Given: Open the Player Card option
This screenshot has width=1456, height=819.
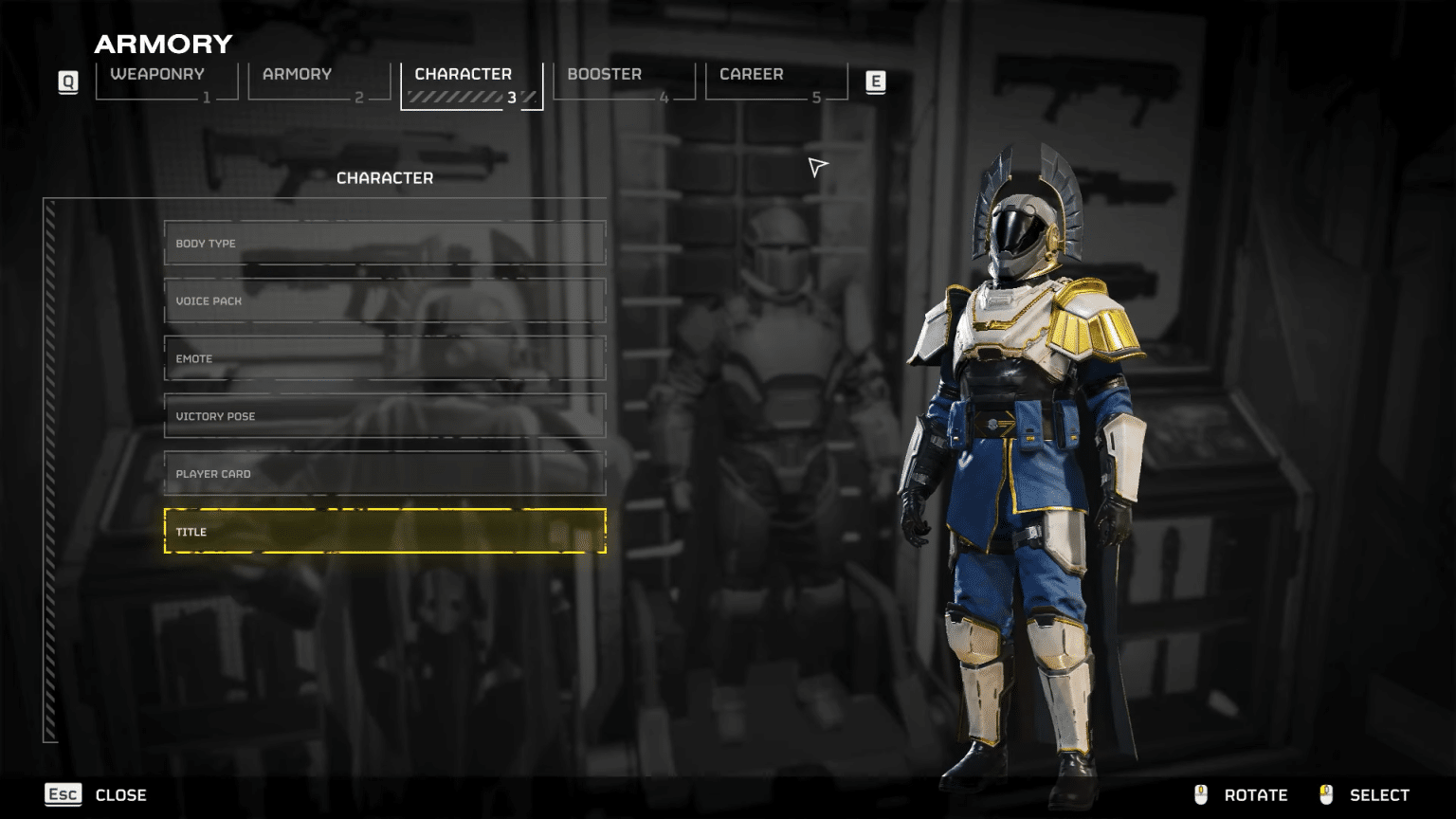Looking at the screenshot, I should pos(384,473).
